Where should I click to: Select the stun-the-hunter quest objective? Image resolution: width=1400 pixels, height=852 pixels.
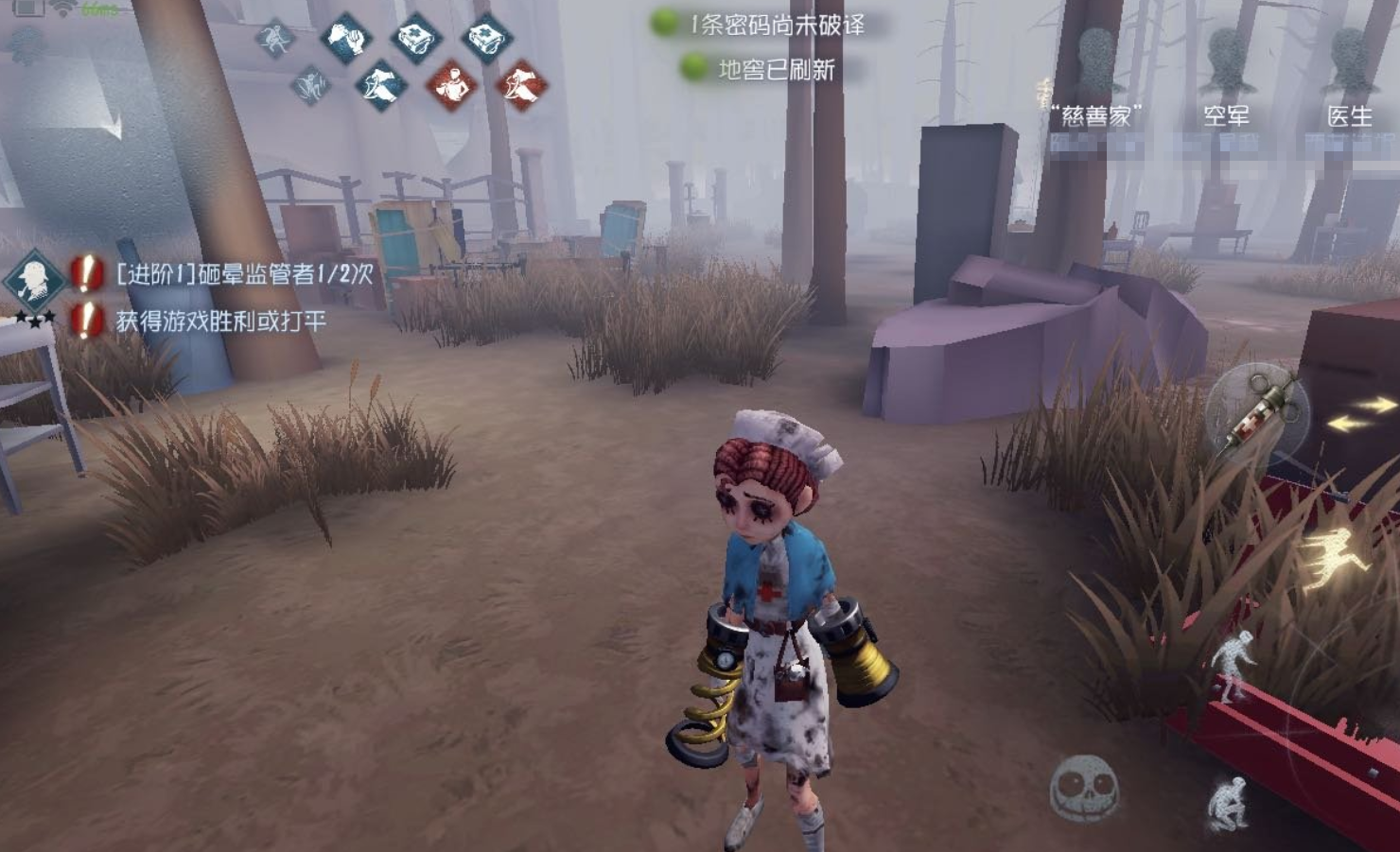click(x=244, y=274)
